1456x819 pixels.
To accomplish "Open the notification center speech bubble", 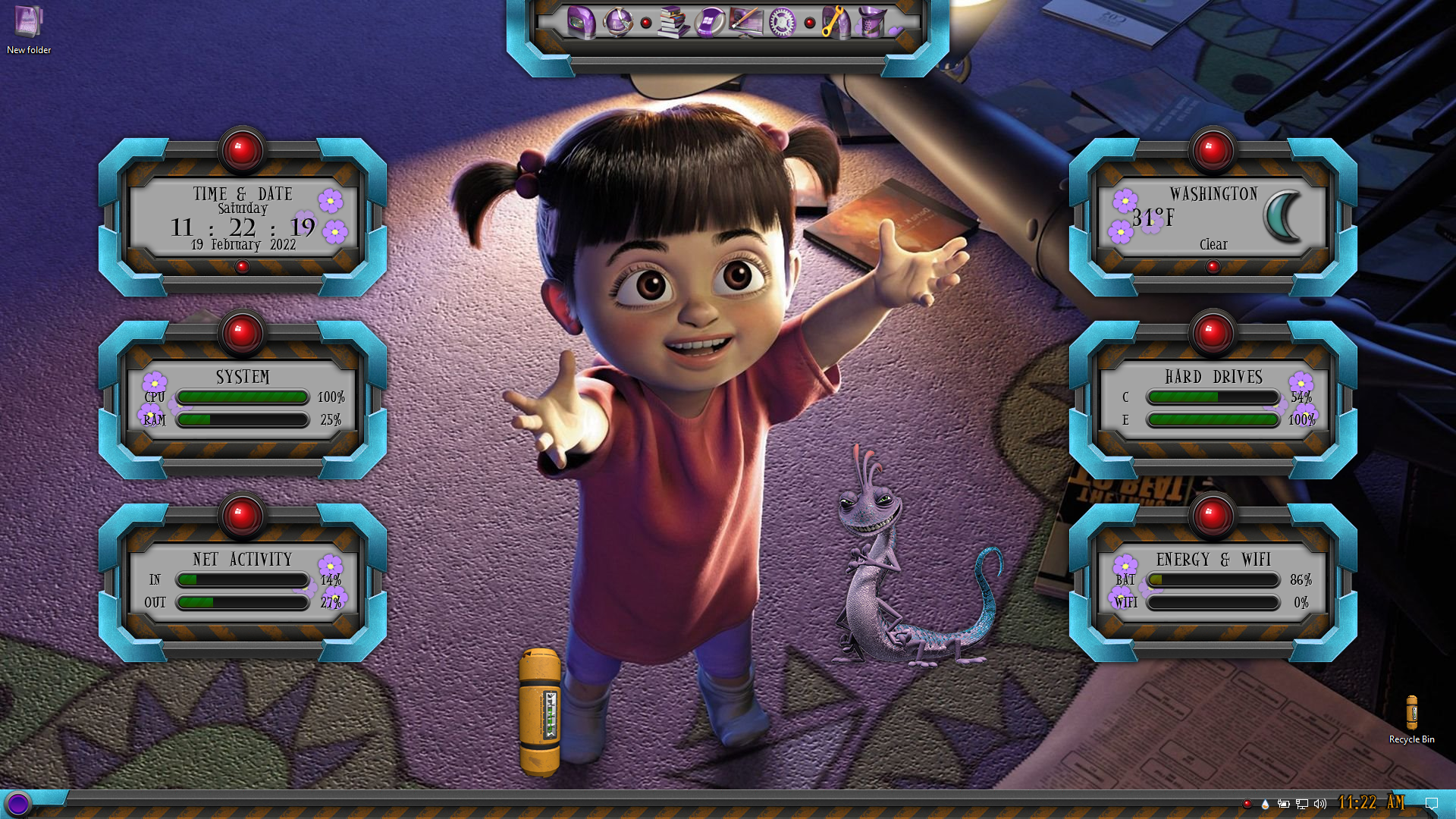I will coord(1432,804).
